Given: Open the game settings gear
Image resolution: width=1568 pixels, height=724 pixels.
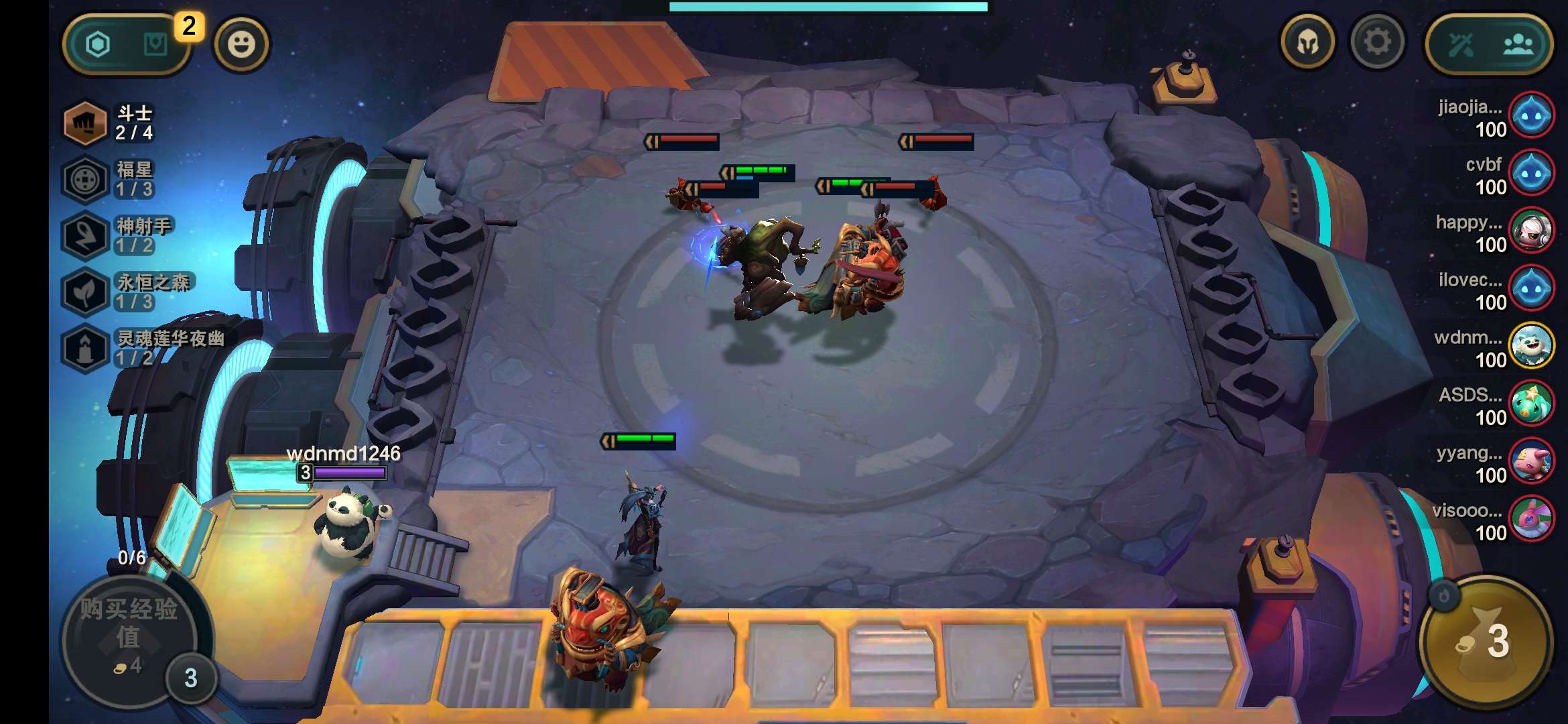Looking at the screenshot, I should click(x=1377, y=43).
